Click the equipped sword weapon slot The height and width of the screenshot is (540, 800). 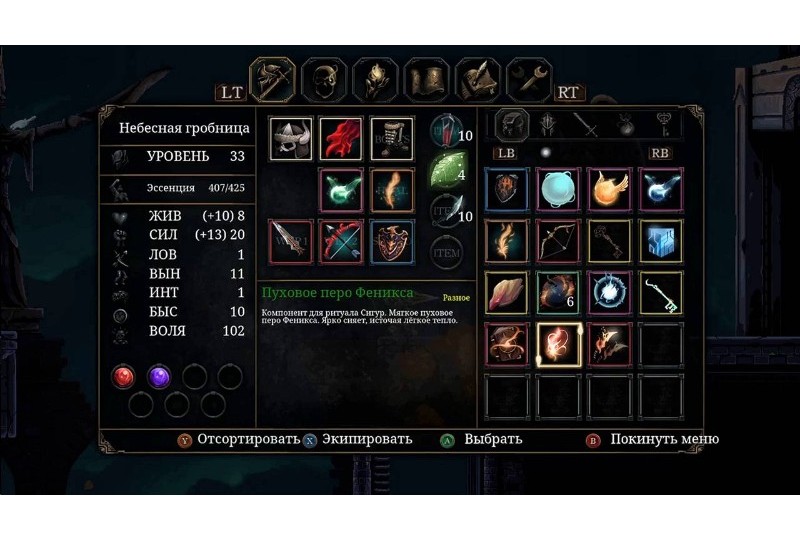pyautogui.click(x=291, y=241)
